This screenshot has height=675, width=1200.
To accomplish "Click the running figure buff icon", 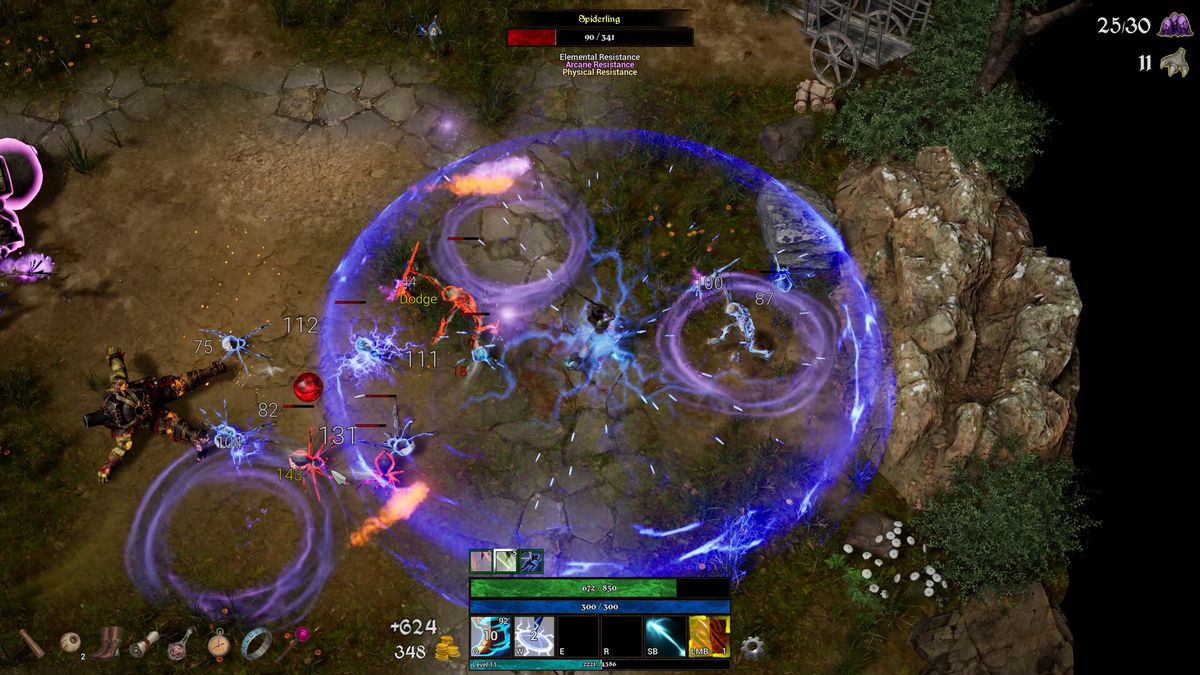I will click(531, 561).
